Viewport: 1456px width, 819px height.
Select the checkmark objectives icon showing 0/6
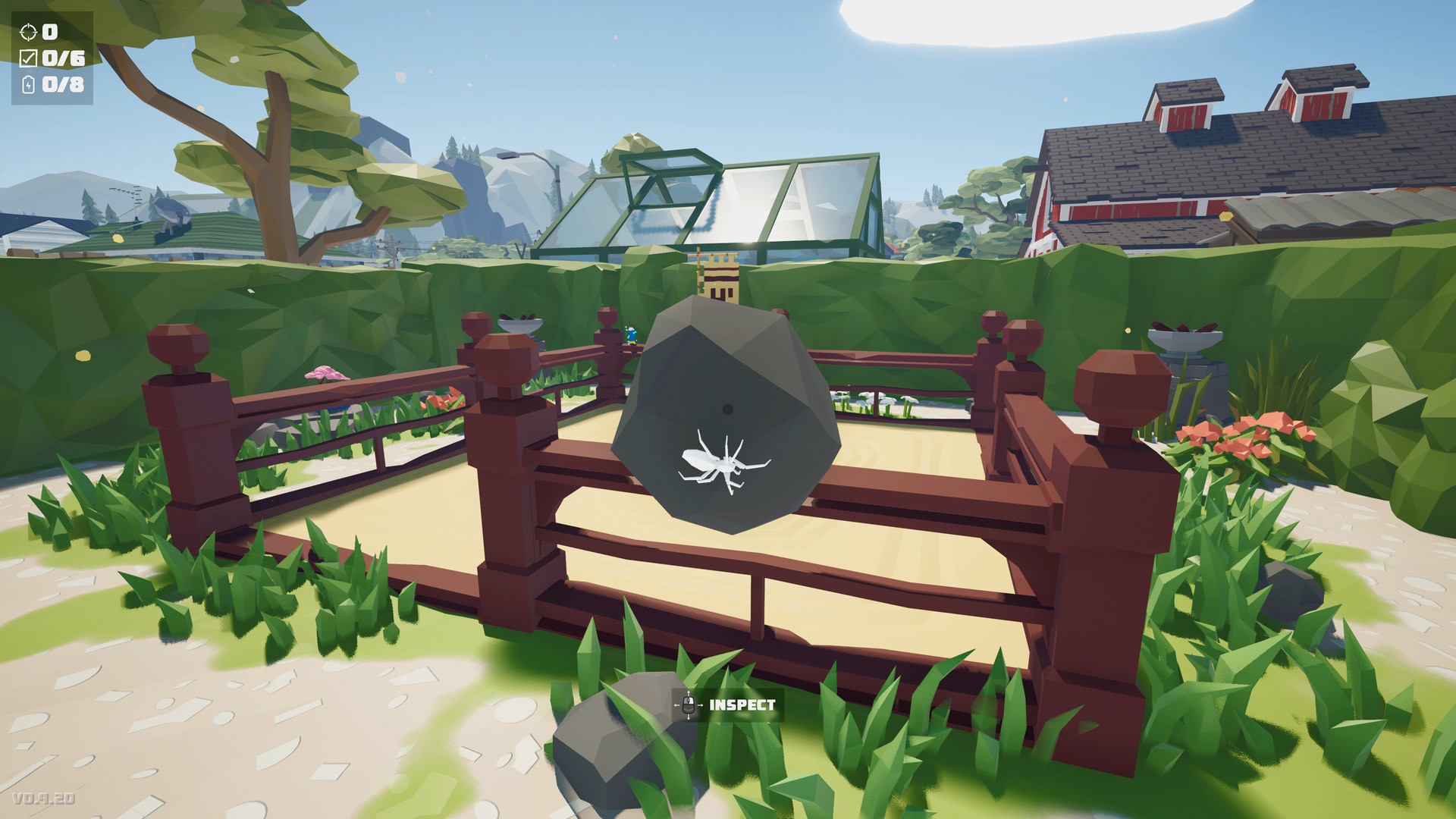pyautogui.click(x=29, y=59)
